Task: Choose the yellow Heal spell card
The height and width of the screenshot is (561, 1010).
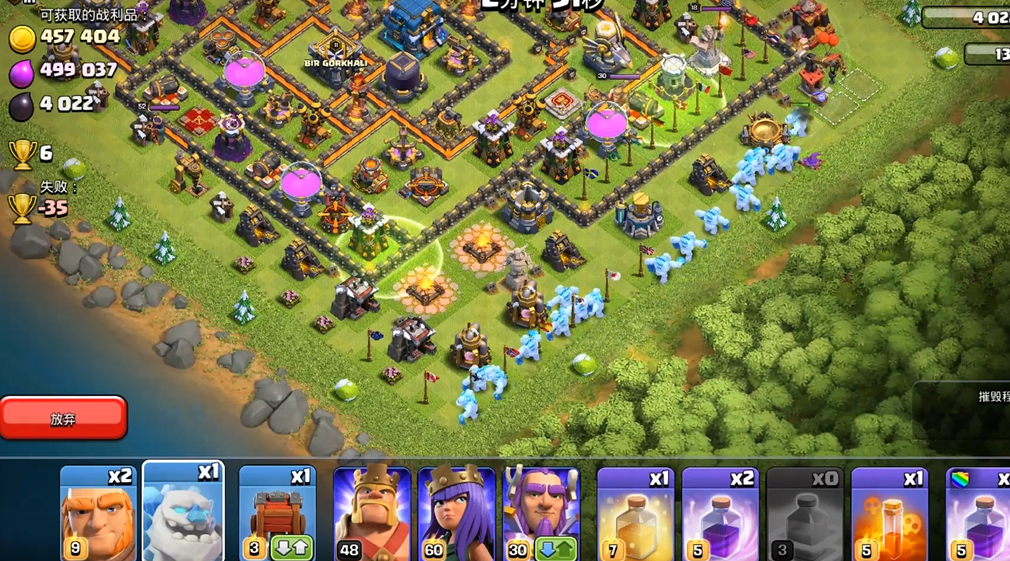Action: click(635, 514)
